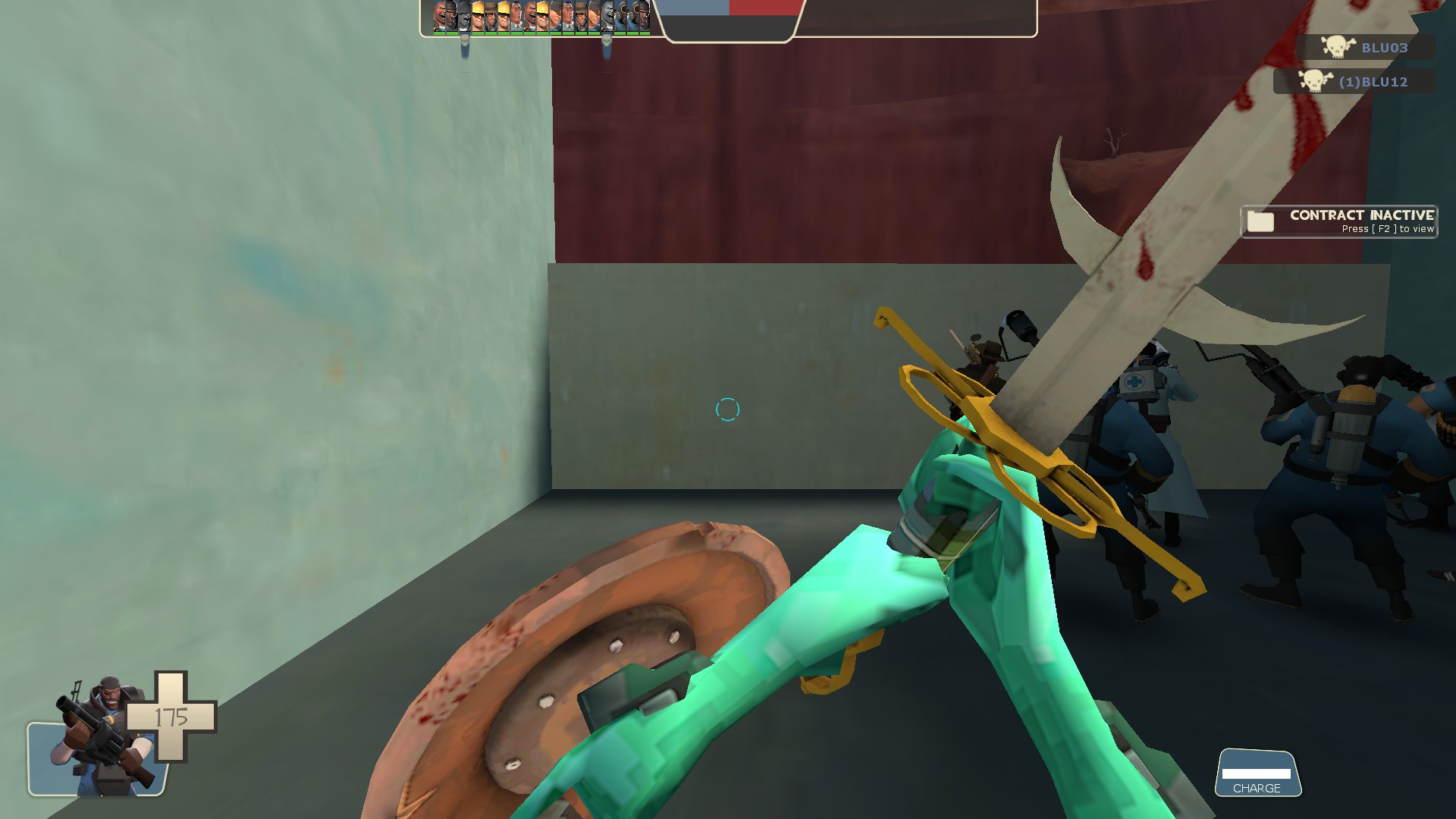The image size is (1456, 819).
Task: Toggle the Sniper avatar's status indicator
Action: 491,33
